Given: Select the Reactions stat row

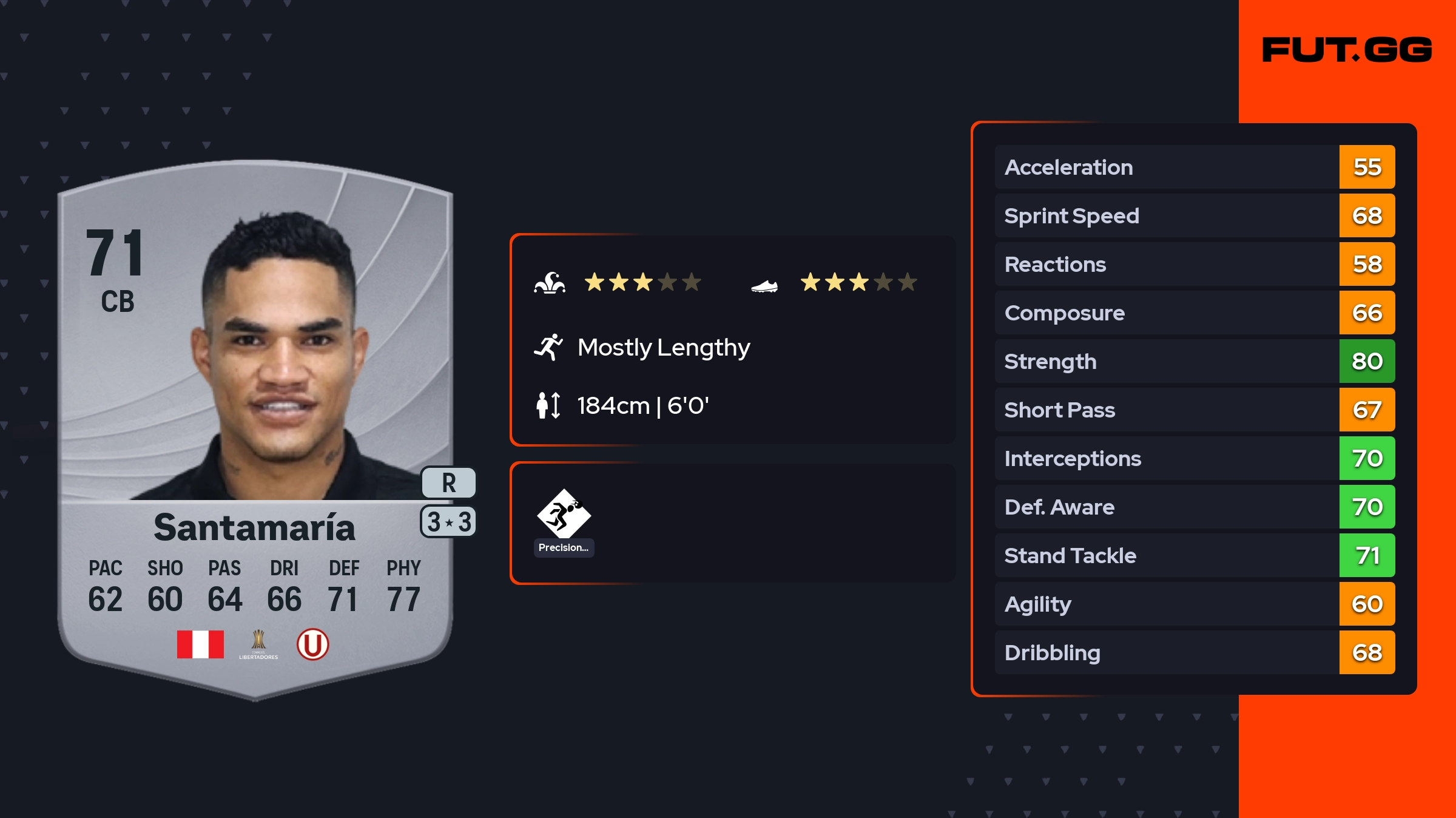Looking at the screenshot, I should click(1194, 264).
